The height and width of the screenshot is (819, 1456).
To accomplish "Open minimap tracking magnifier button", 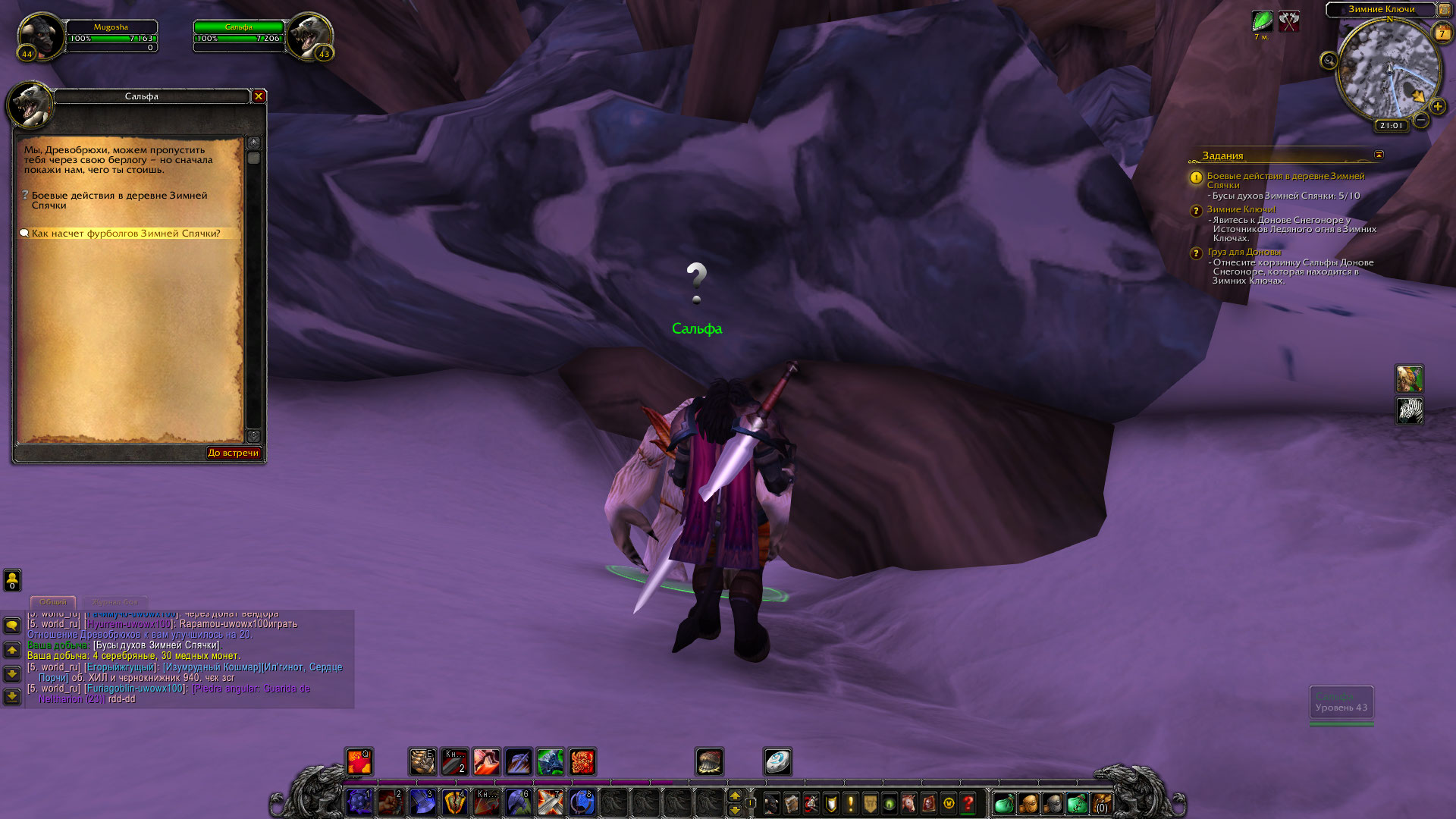I will [1329, 61].
